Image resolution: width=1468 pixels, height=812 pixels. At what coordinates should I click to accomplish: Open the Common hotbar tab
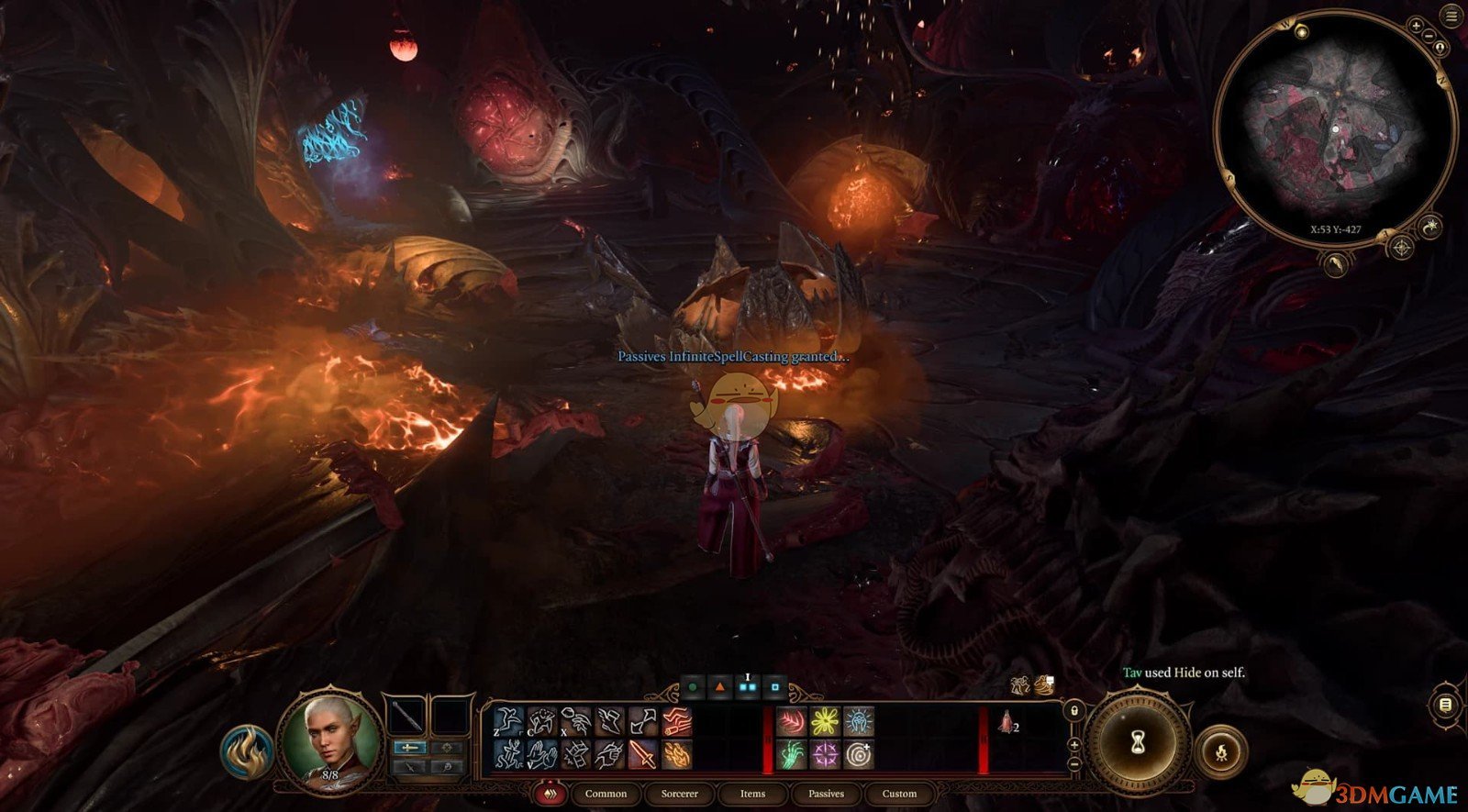pos(606,794)
